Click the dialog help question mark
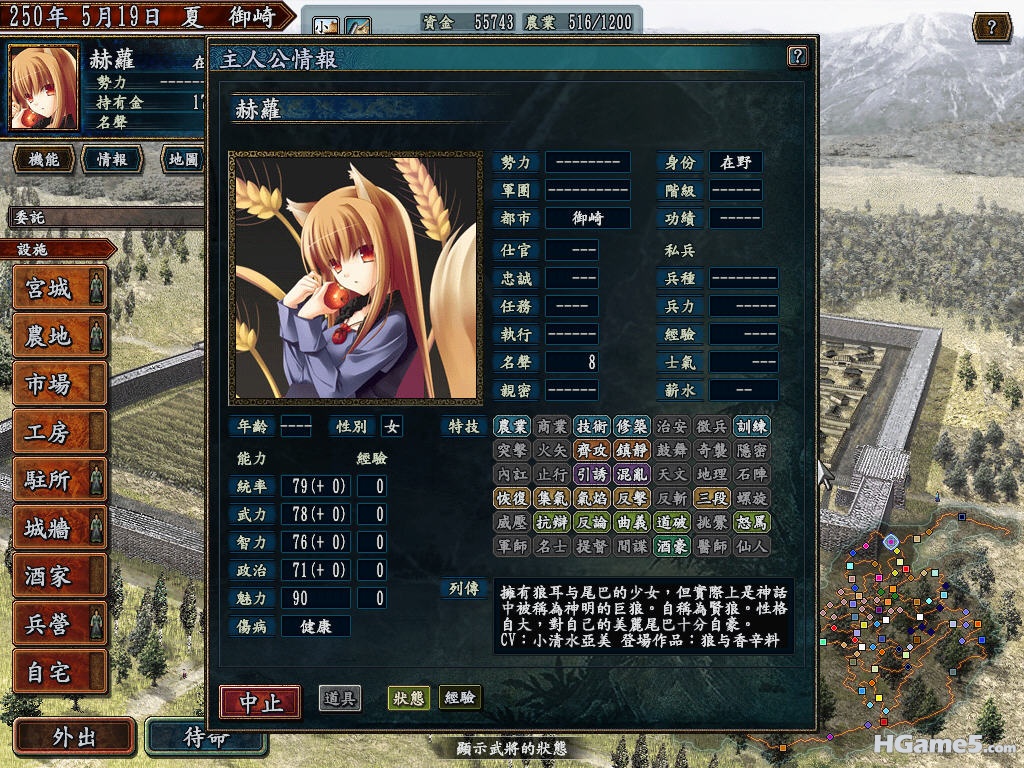The height and width of the screenshot is (768, 1024). click(x=797, y=56)
